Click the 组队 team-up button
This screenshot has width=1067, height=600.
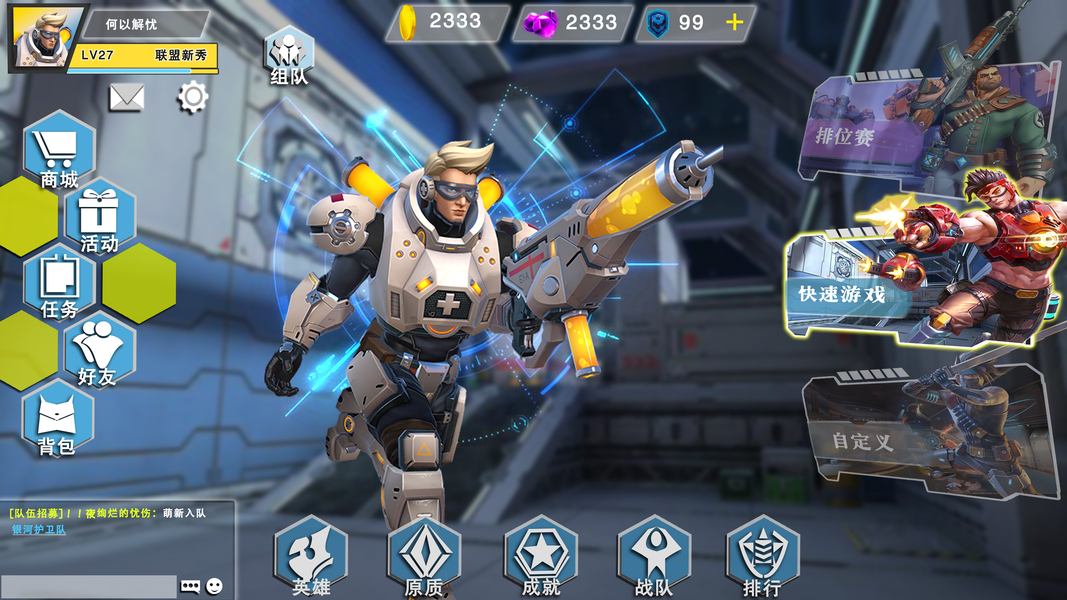[289, 57]
